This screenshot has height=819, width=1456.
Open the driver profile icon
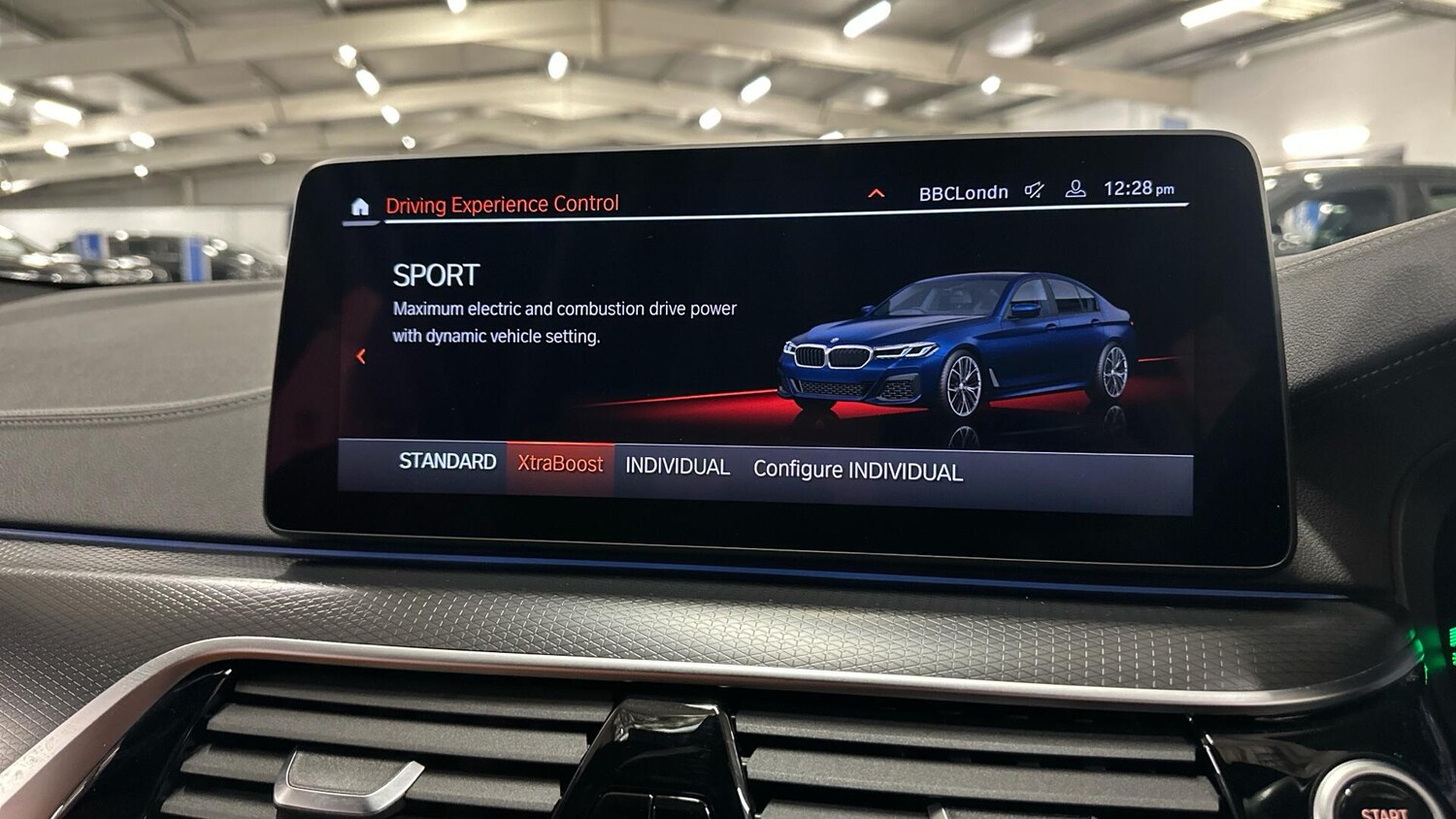[1075, 189]
